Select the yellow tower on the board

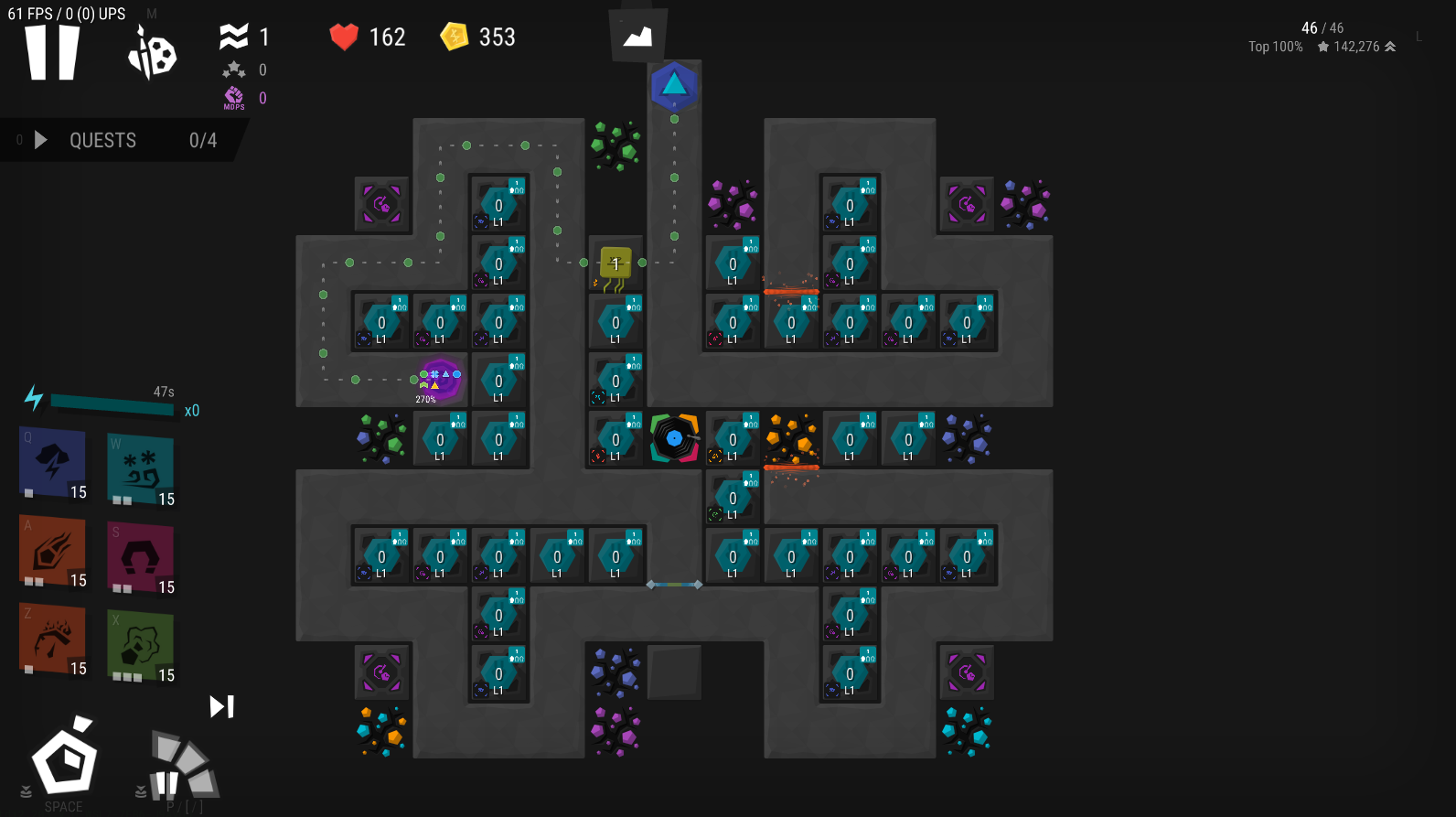coord(616,263)
